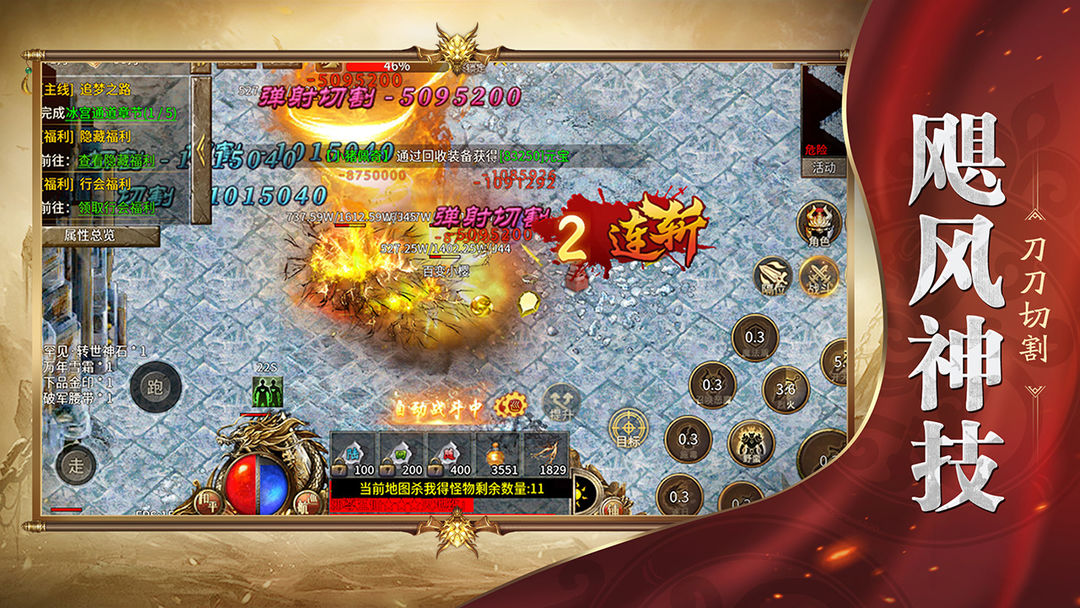Open the 角色 character menu icon
The image size is (1080, 608).
pyautogui.click(x=819, y=222)
